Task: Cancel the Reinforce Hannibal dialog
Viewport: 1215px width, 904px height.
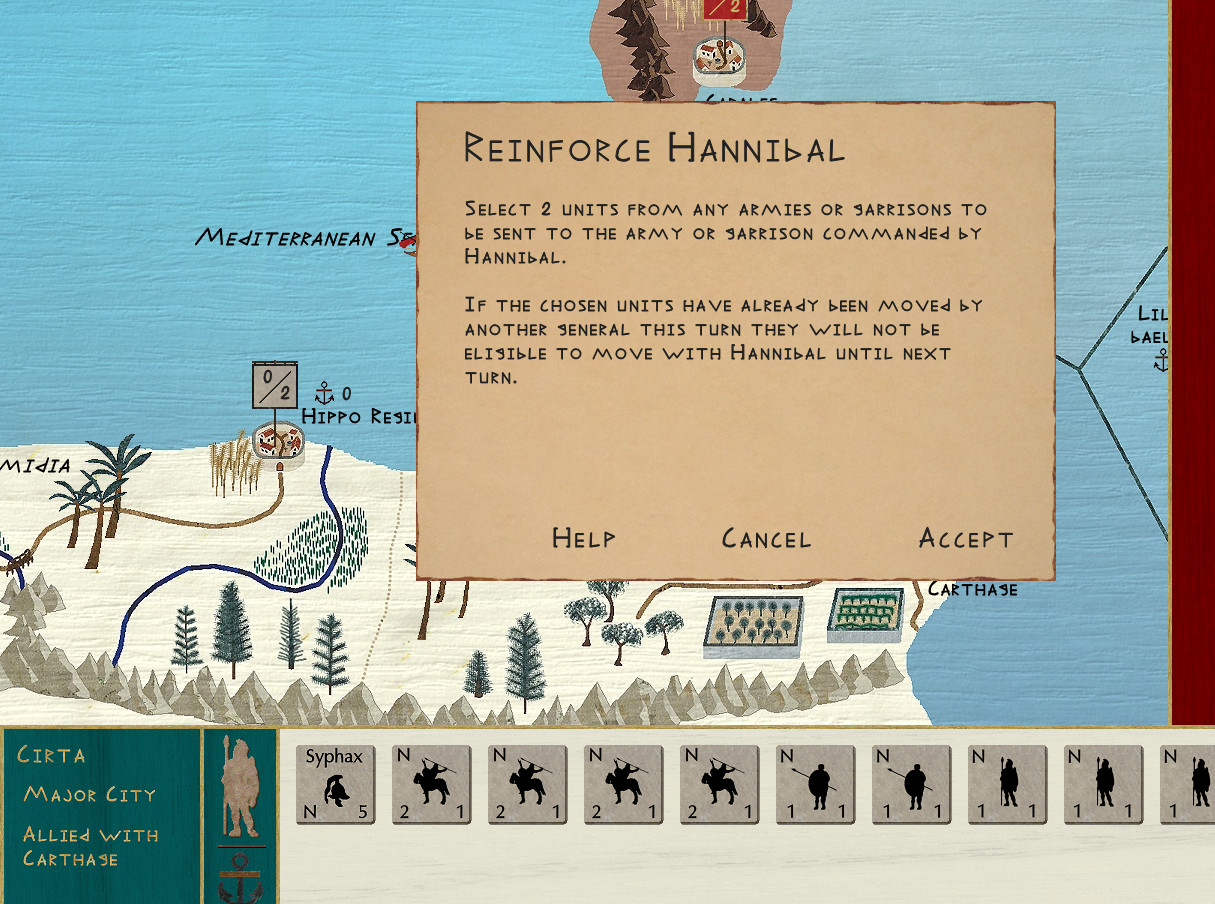Action: (766, 539)
